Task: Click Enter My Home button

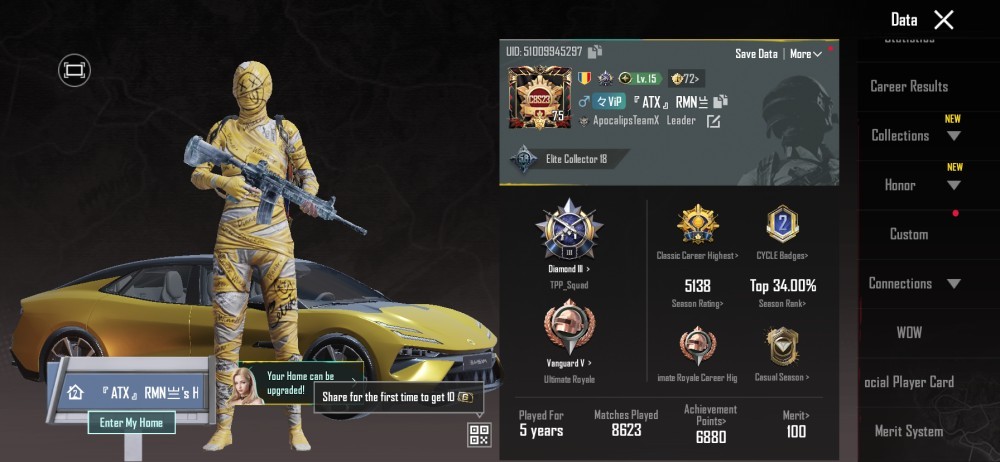Action: coord(131,423)
